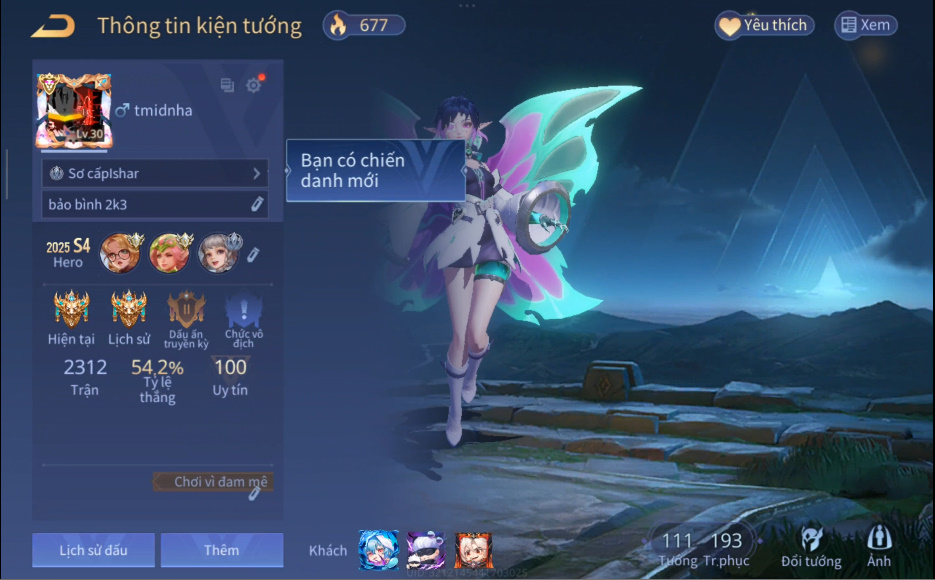The width and height of the screenshot is (935, 580).
Task: Choose Đổi tướng to change hero
Action: (x=811, y=548)
